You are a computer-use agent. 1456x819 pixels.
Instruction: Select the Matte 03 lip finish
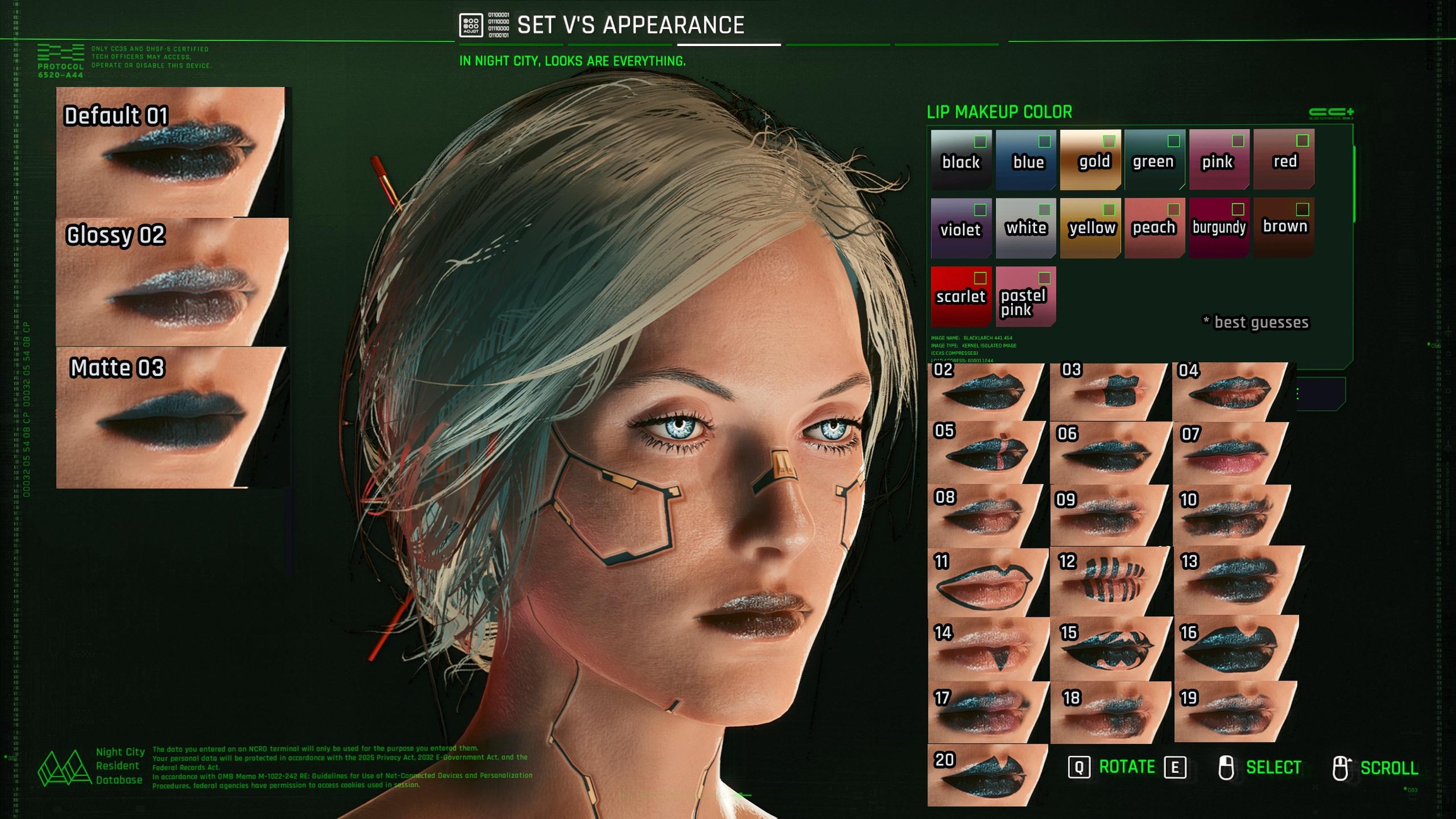point(172,417)
